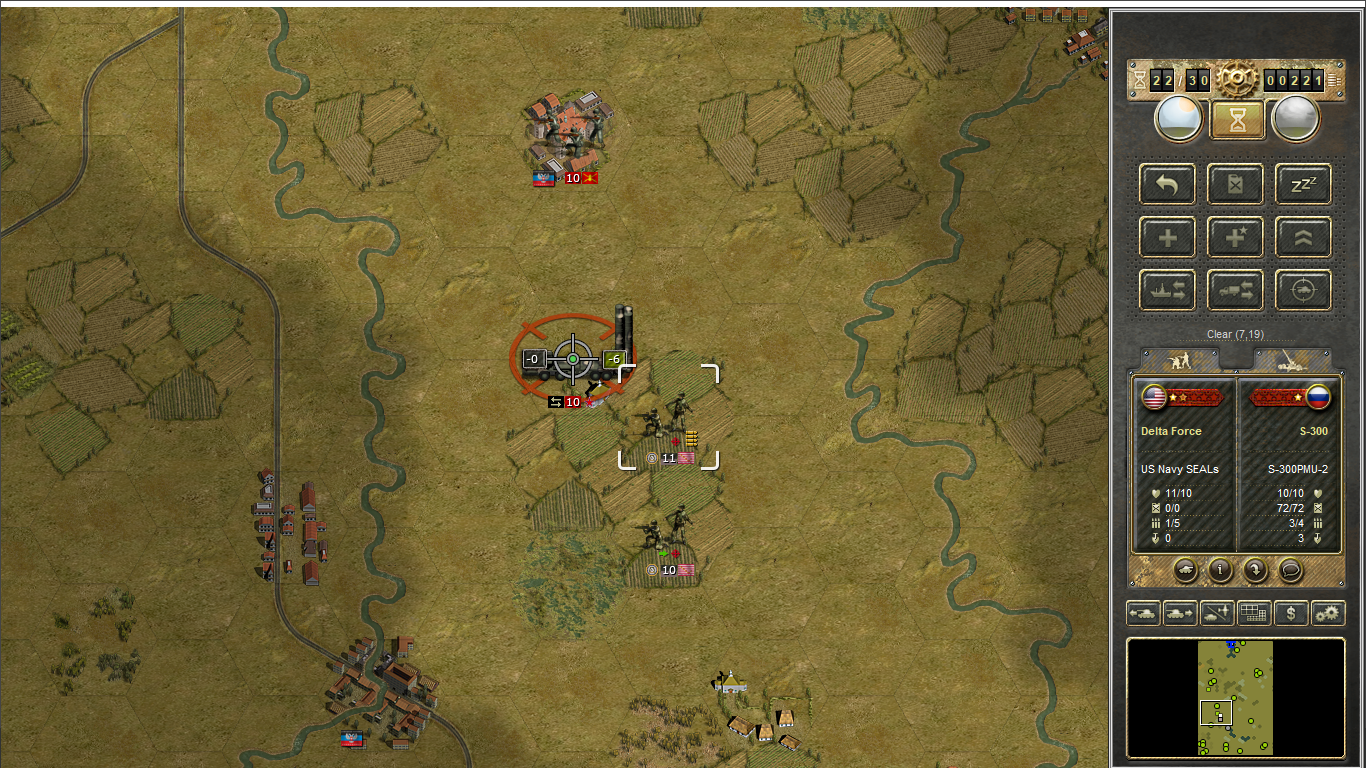1366x768 pixels.
Task: Select the Delta Force unit with strength 11
Action: coord(668,420)
